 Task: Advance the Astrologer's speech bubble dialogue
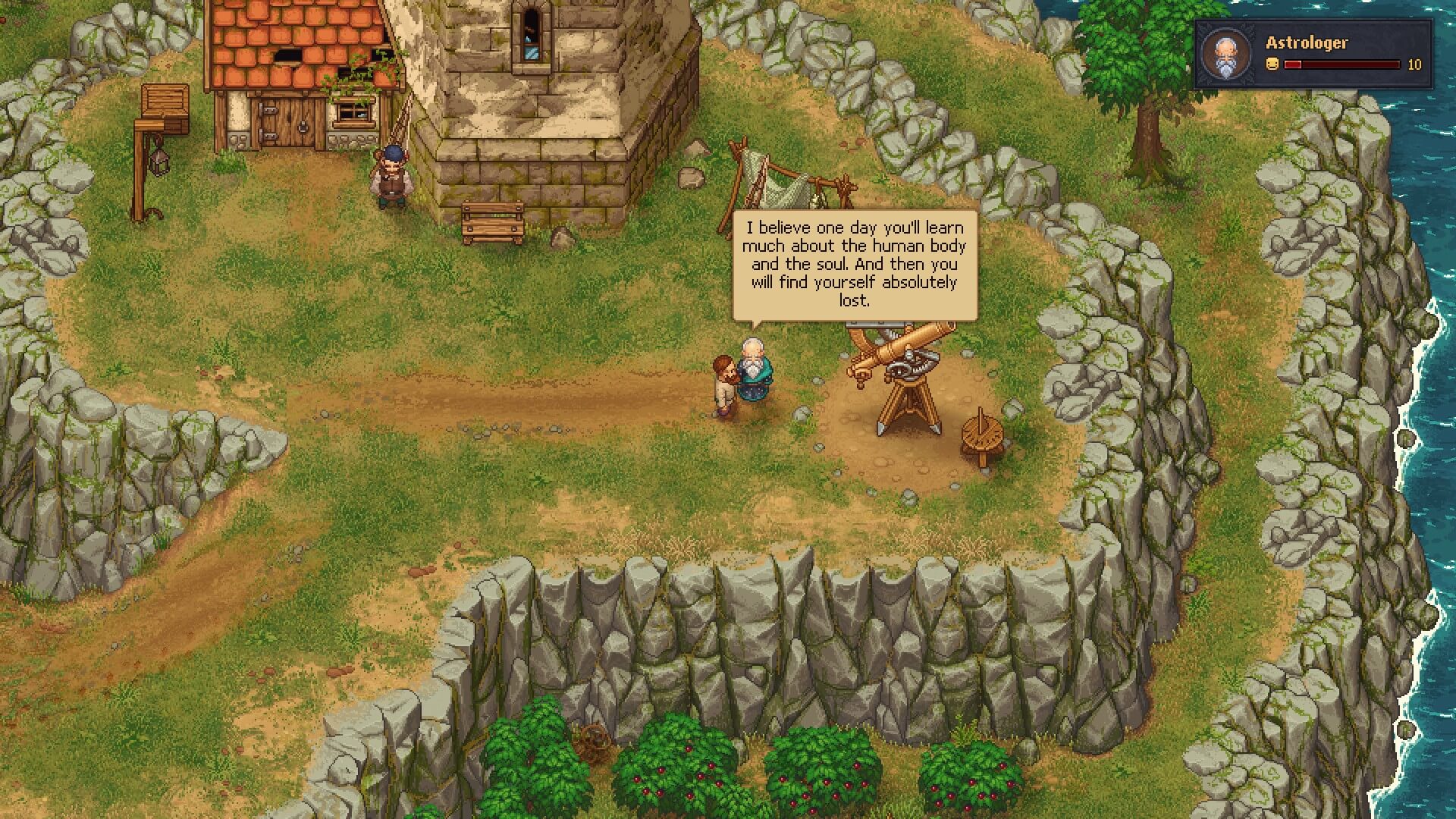(854, 264)
